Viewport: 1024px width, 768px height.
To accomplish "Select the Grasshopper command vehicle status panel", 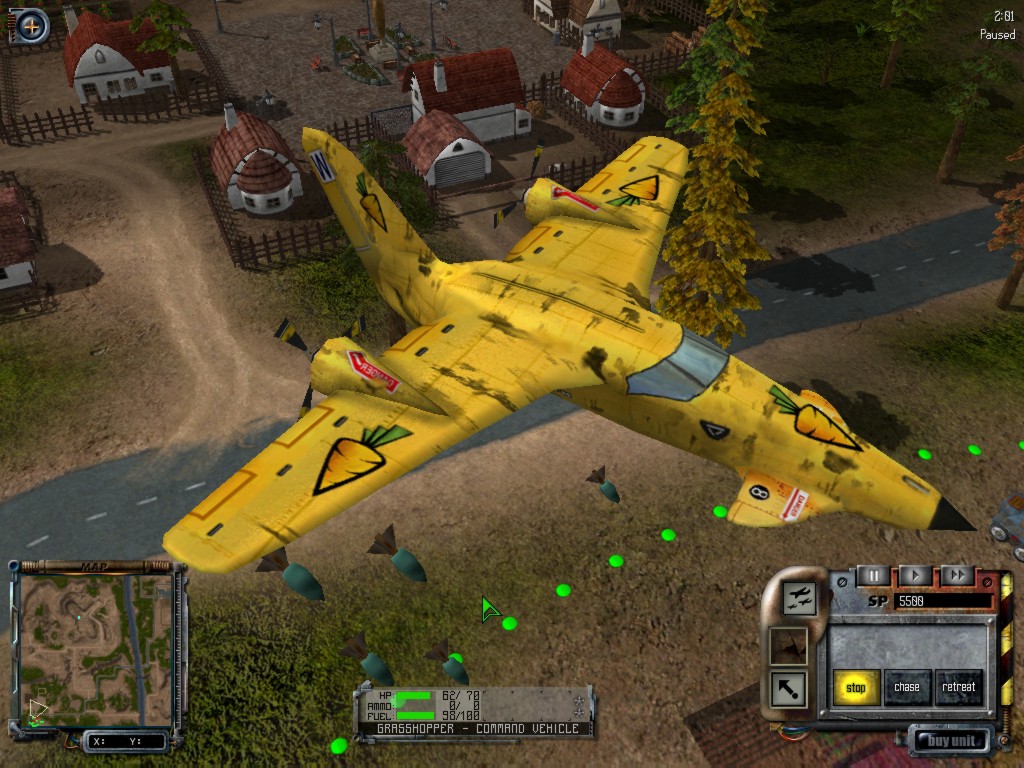I will (x=474, y=712).
